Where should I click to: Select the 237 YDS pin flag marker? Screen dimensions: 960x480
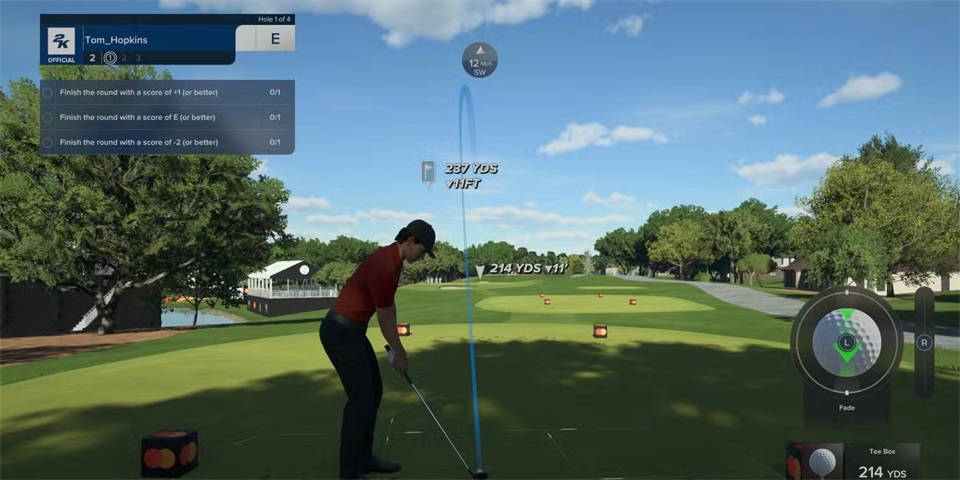(428, 172)
